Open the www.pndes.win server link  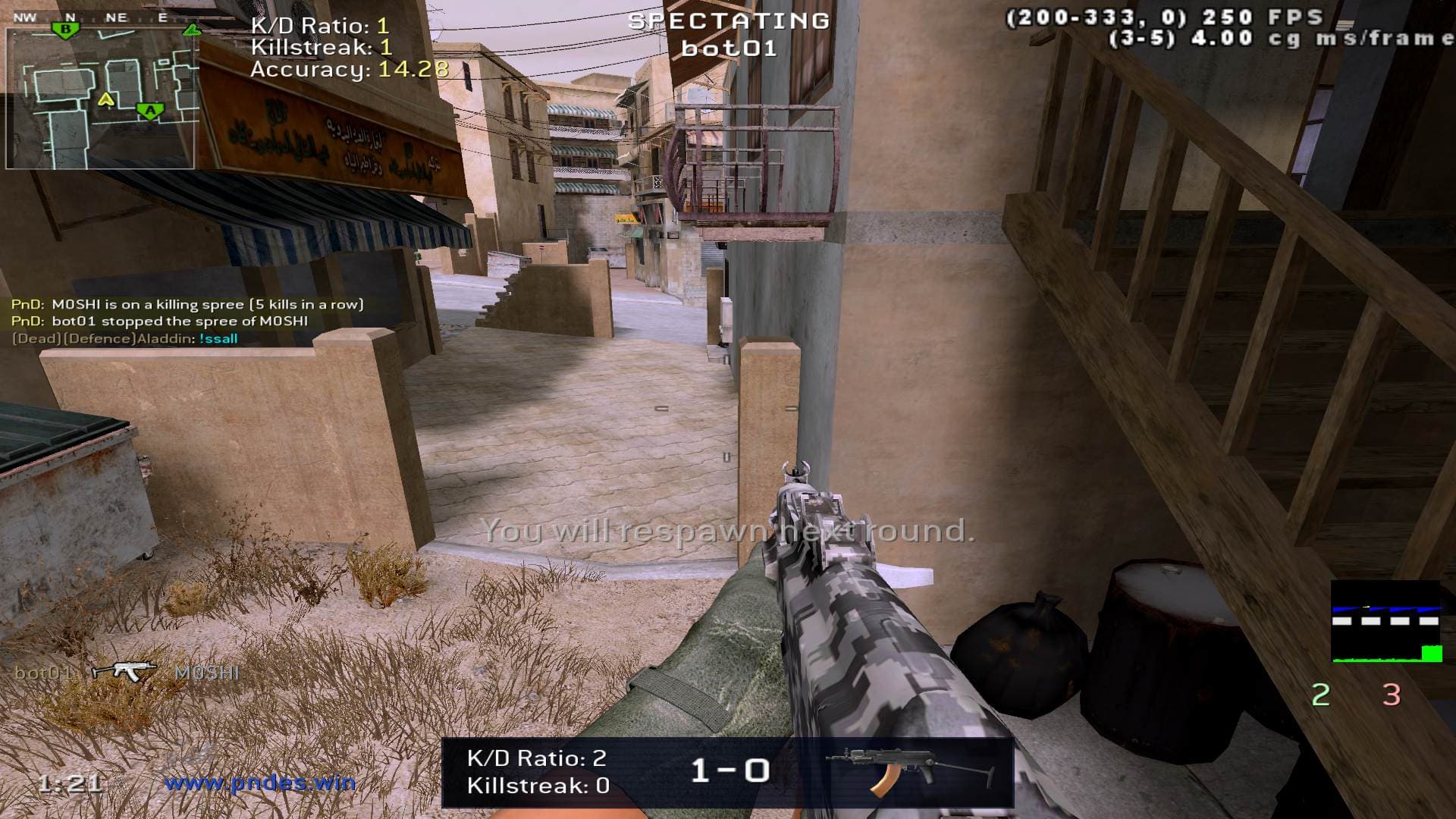(260, 782)
